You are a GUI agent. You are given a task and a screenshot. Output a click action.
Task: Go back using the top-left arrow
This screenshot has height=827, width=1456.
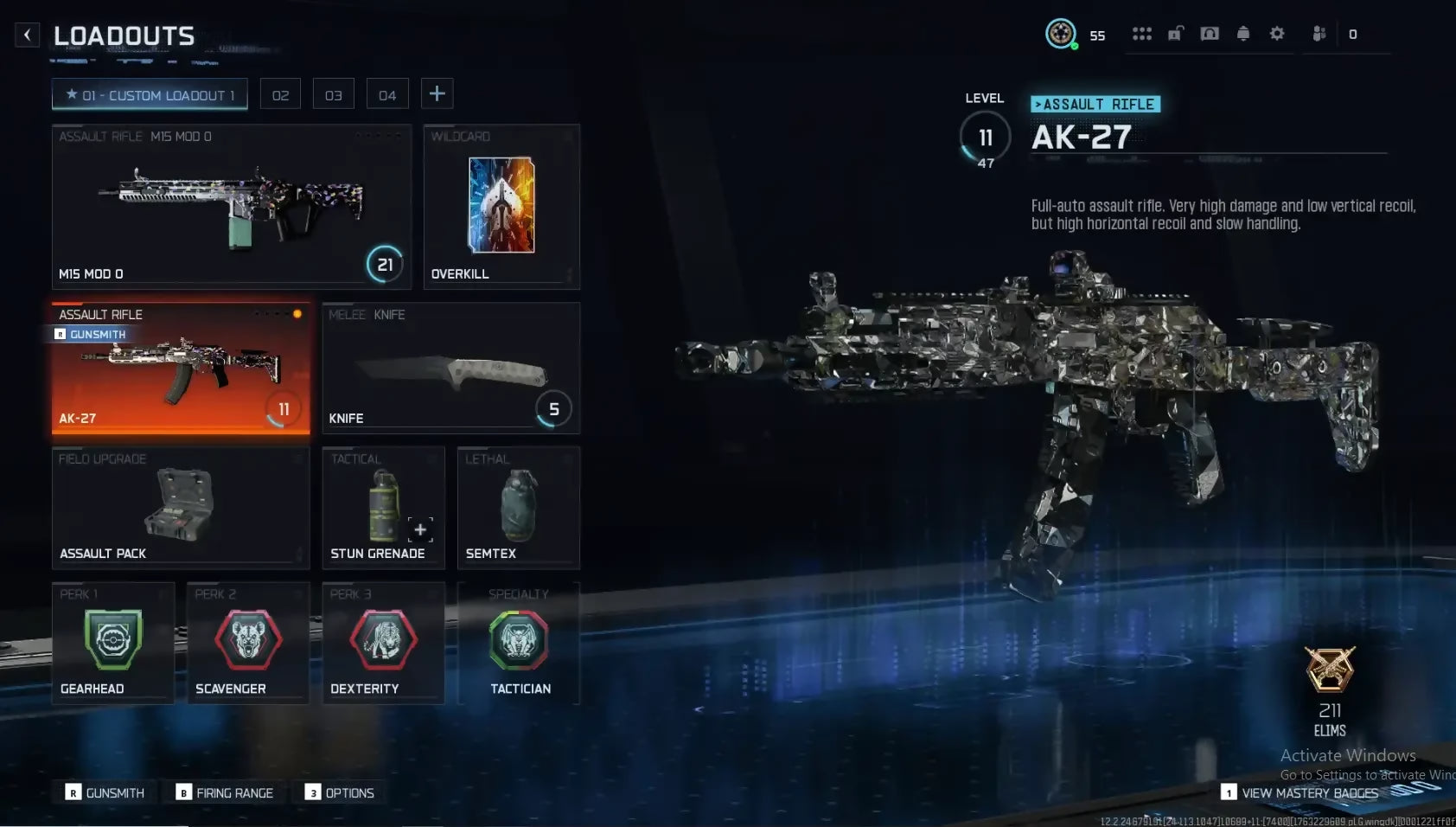tap(28, 35)
